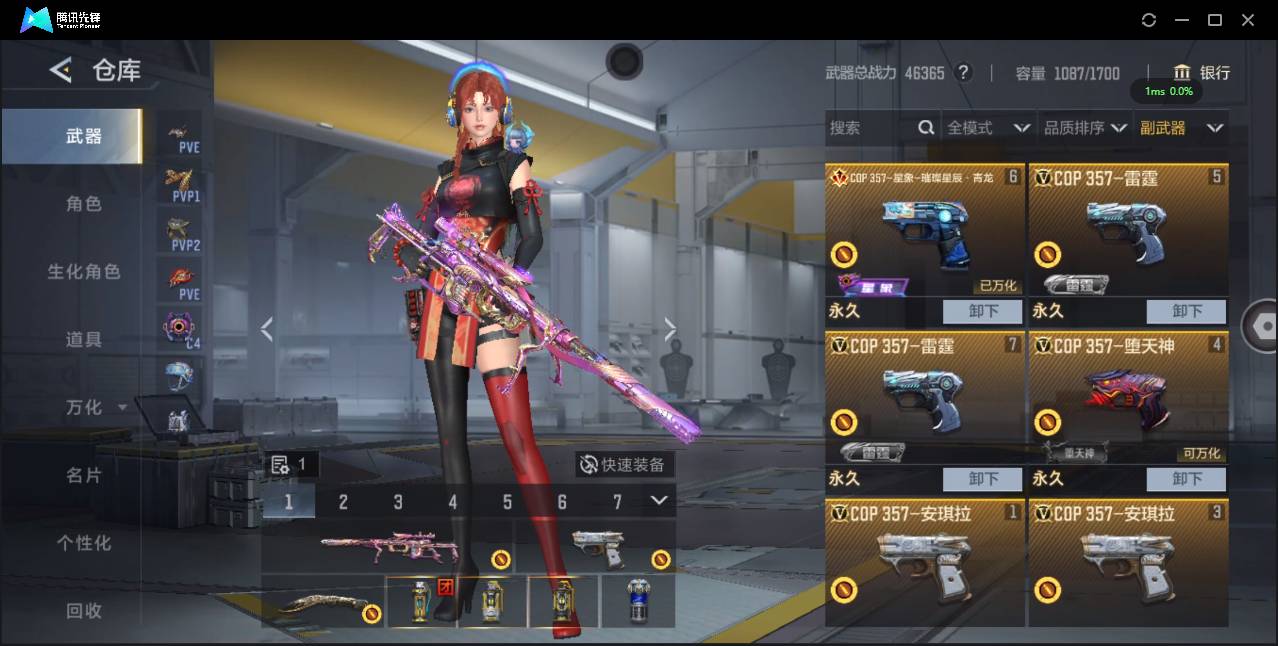Select loadout slot number 5
Screen dimensions: 1278x646
pos(507,502)
